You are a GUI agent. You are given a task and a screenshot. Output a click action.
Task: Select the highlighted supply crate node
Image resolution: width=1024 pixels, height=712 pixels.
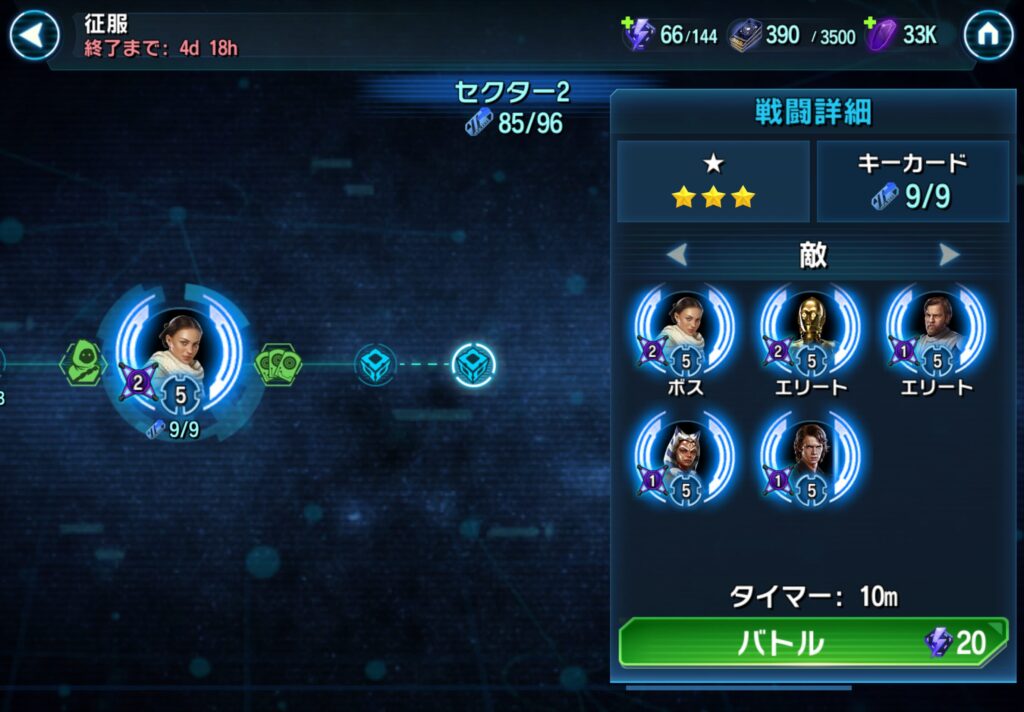click(x=473, y=364)
